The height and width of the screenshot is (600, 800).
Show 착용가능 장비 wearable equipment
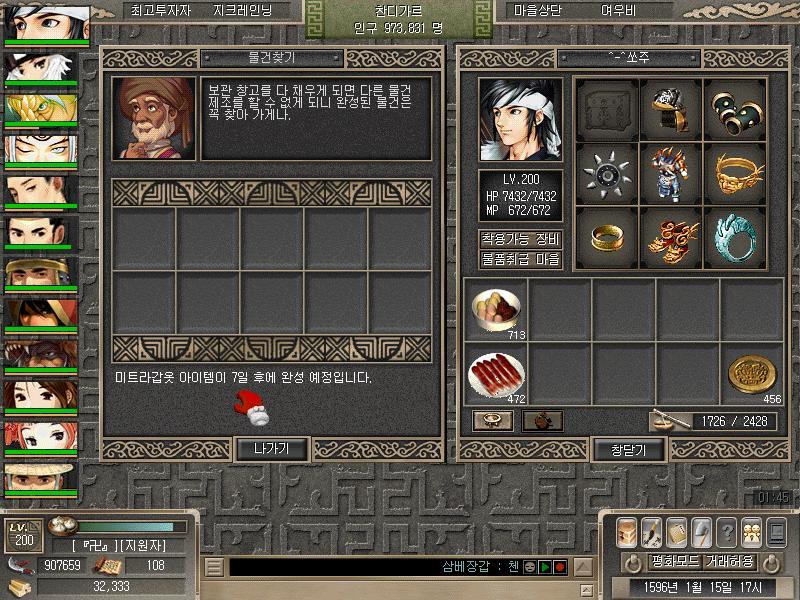click(x=520, y=239)
